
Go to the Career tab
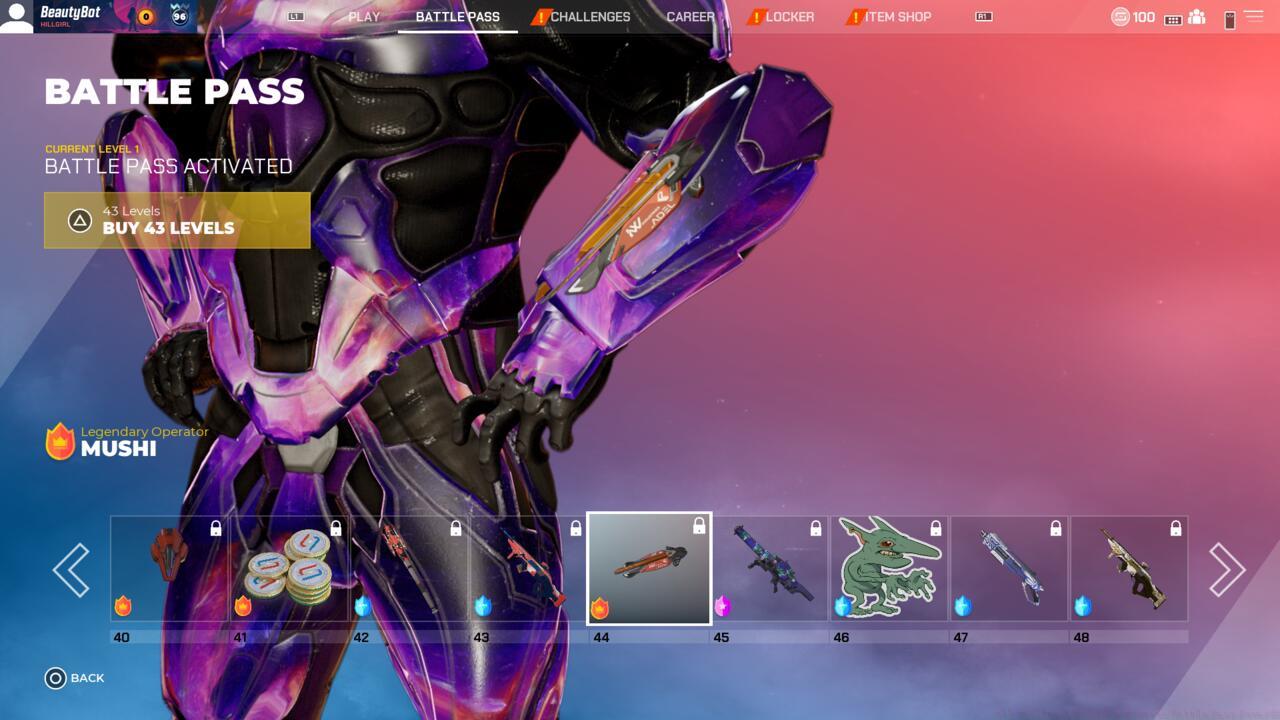point(690,17)
